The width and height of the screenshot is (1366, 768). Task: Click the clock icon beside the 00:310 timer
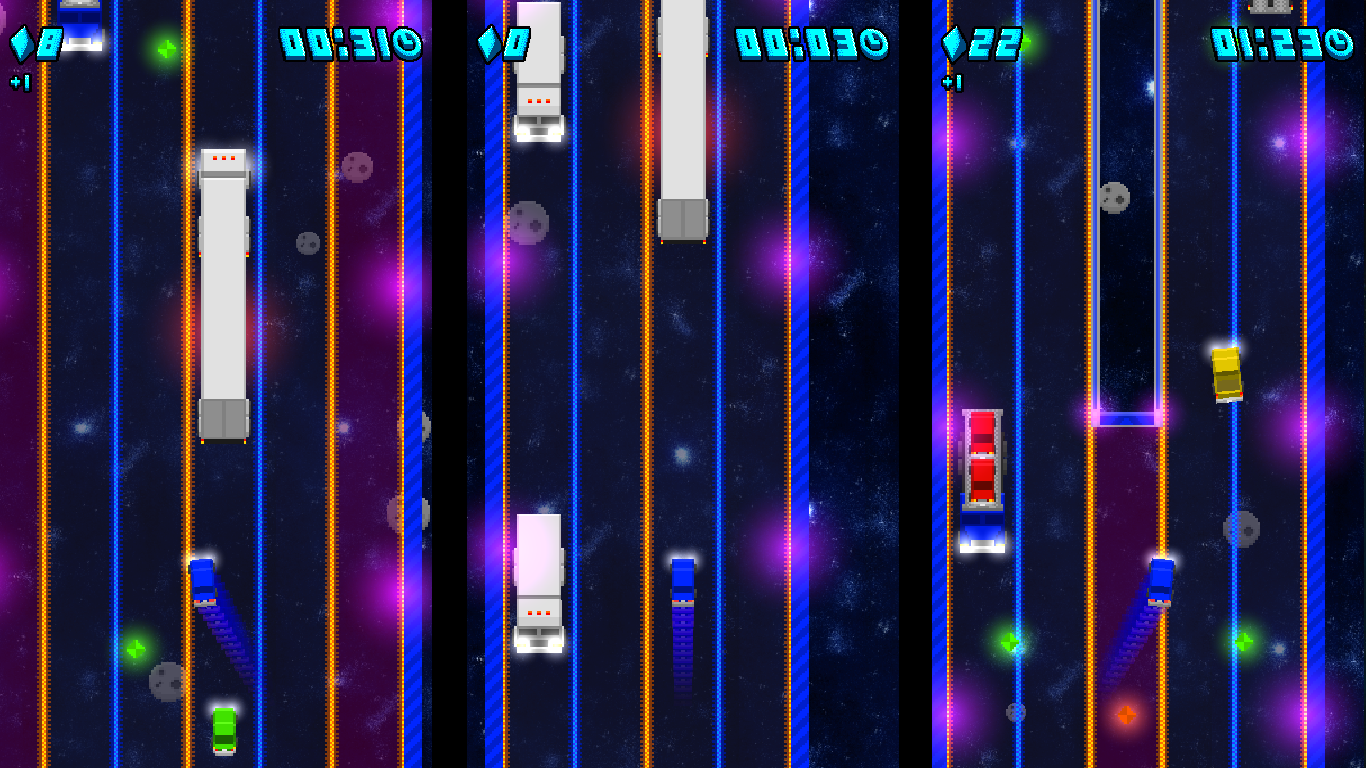tap(407, 44)
